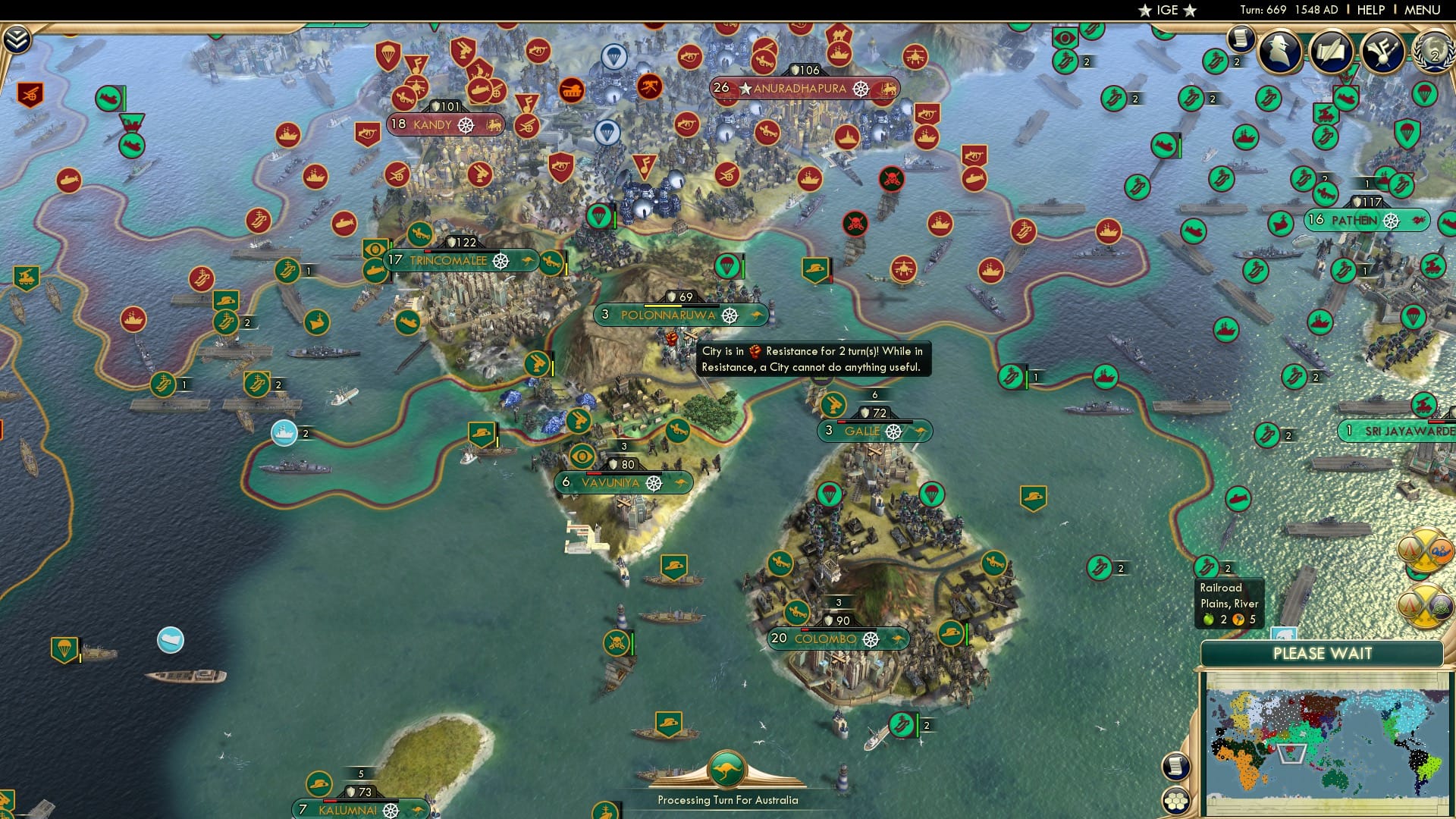Open the Diplomacy overview quill-and-scroll icon
The height and width of the screenshot is (819, 1456).
pyautogui.click(x=1332, y=52)
